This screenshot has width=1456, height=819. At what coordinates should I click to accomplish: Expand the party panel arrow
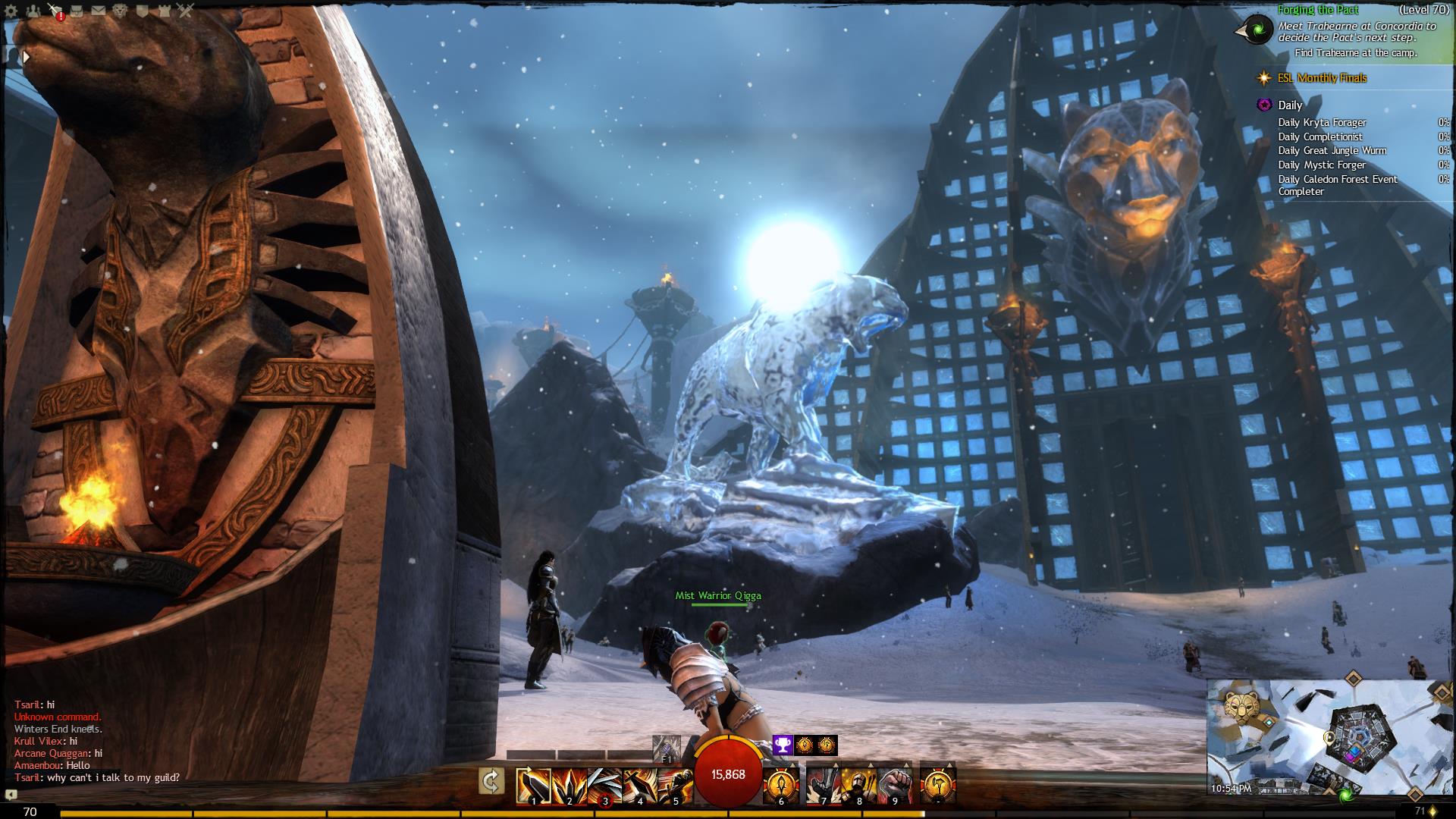pos(26,57)
